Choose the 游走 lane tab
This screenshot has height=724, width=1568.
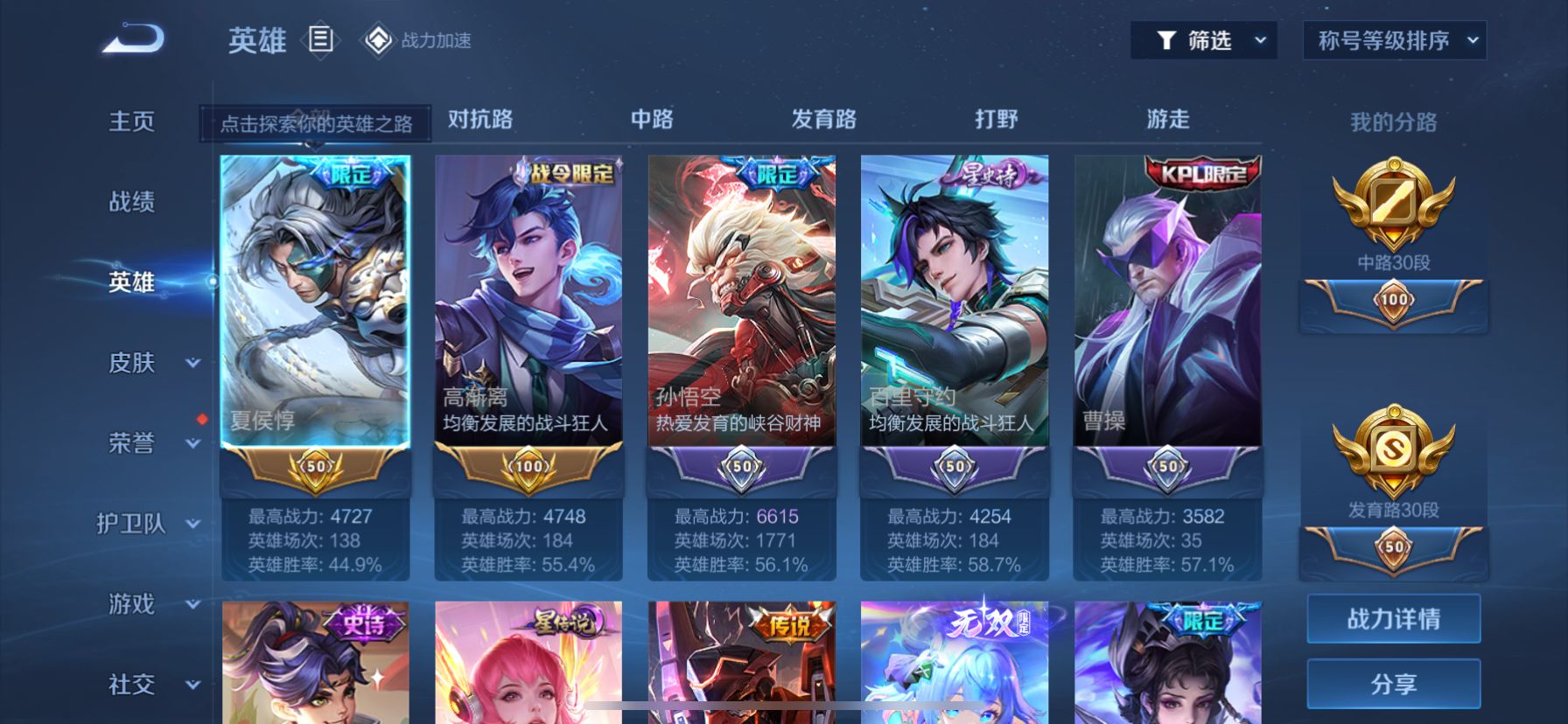(x=1167, y=119)
